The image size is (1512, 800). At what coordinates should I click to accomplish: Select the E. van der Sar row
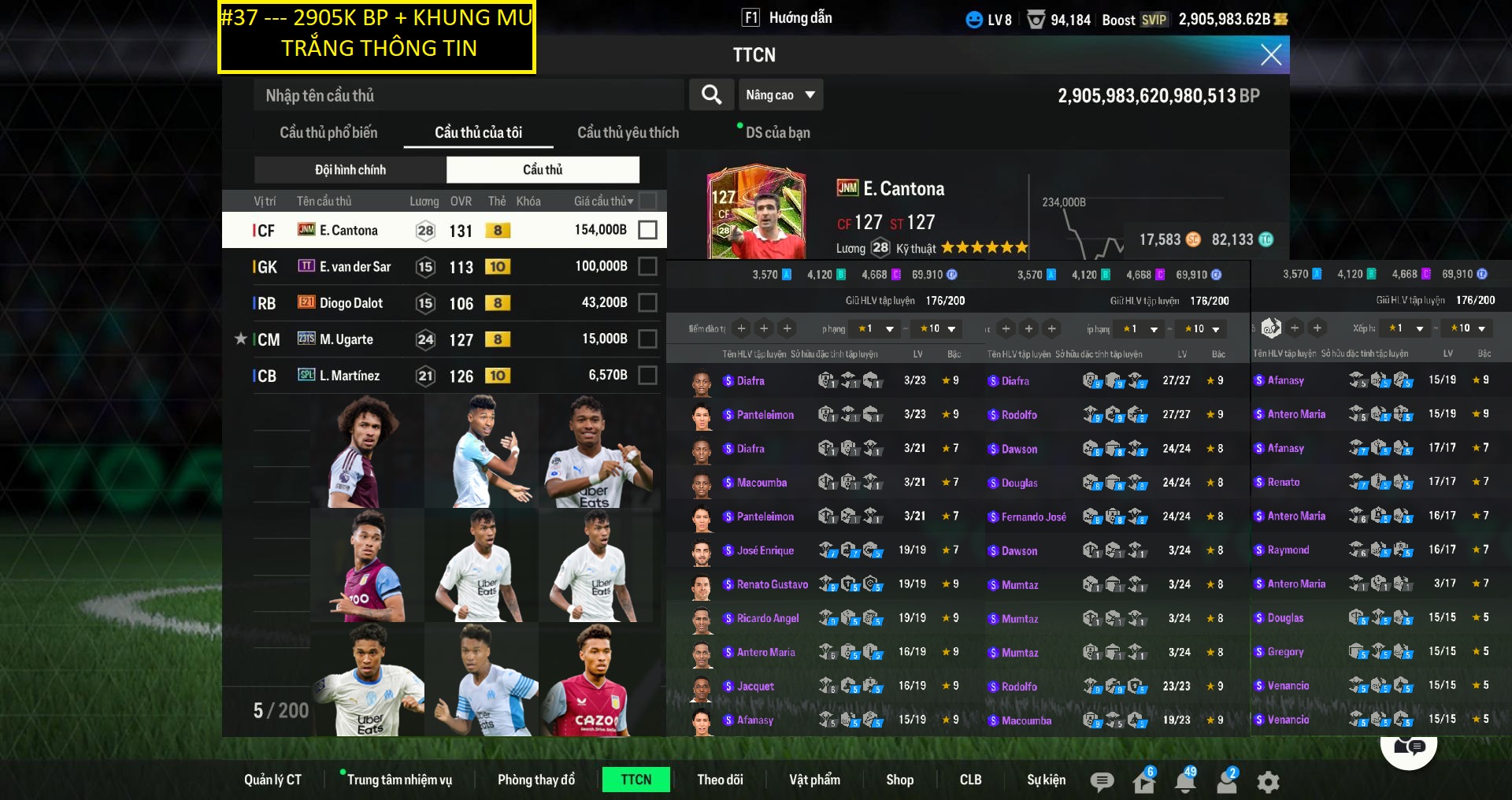click(x=441, y=267)
